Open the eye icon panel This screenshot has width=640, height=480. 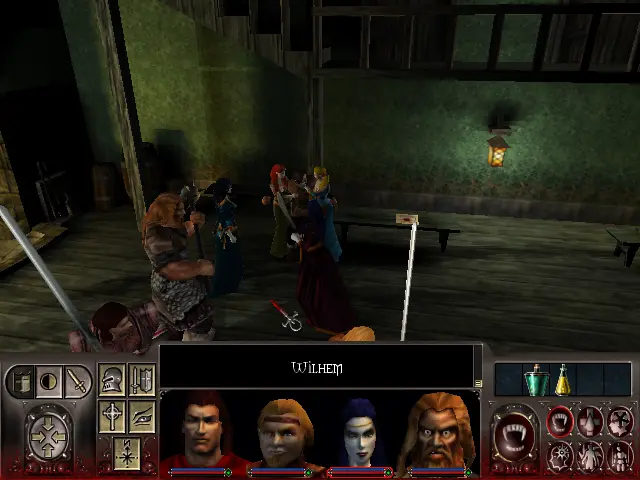pyautogui.click(x=141, y=416)
